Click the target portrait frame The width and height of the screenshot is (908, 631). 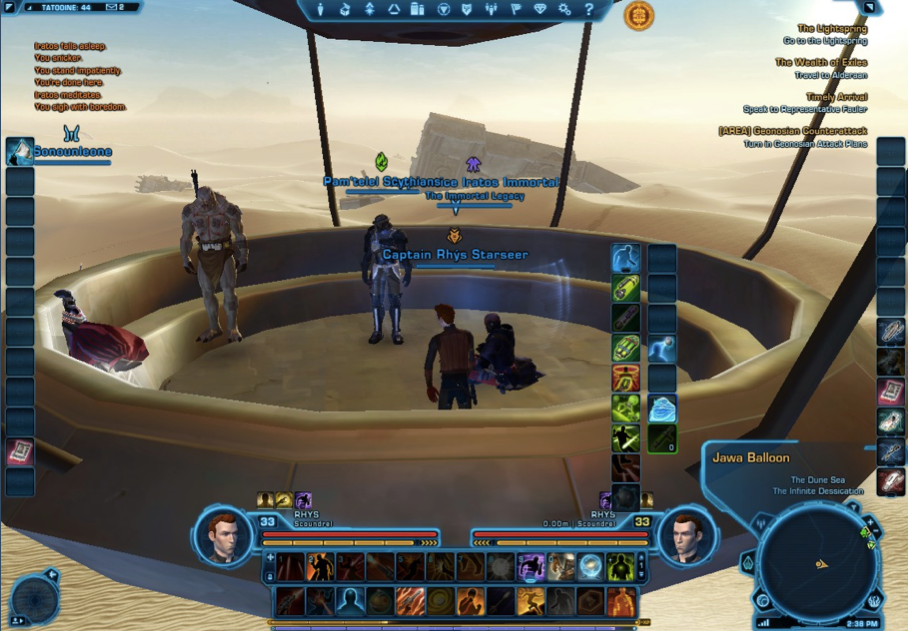pyautogui.click(x=687, y=535)
